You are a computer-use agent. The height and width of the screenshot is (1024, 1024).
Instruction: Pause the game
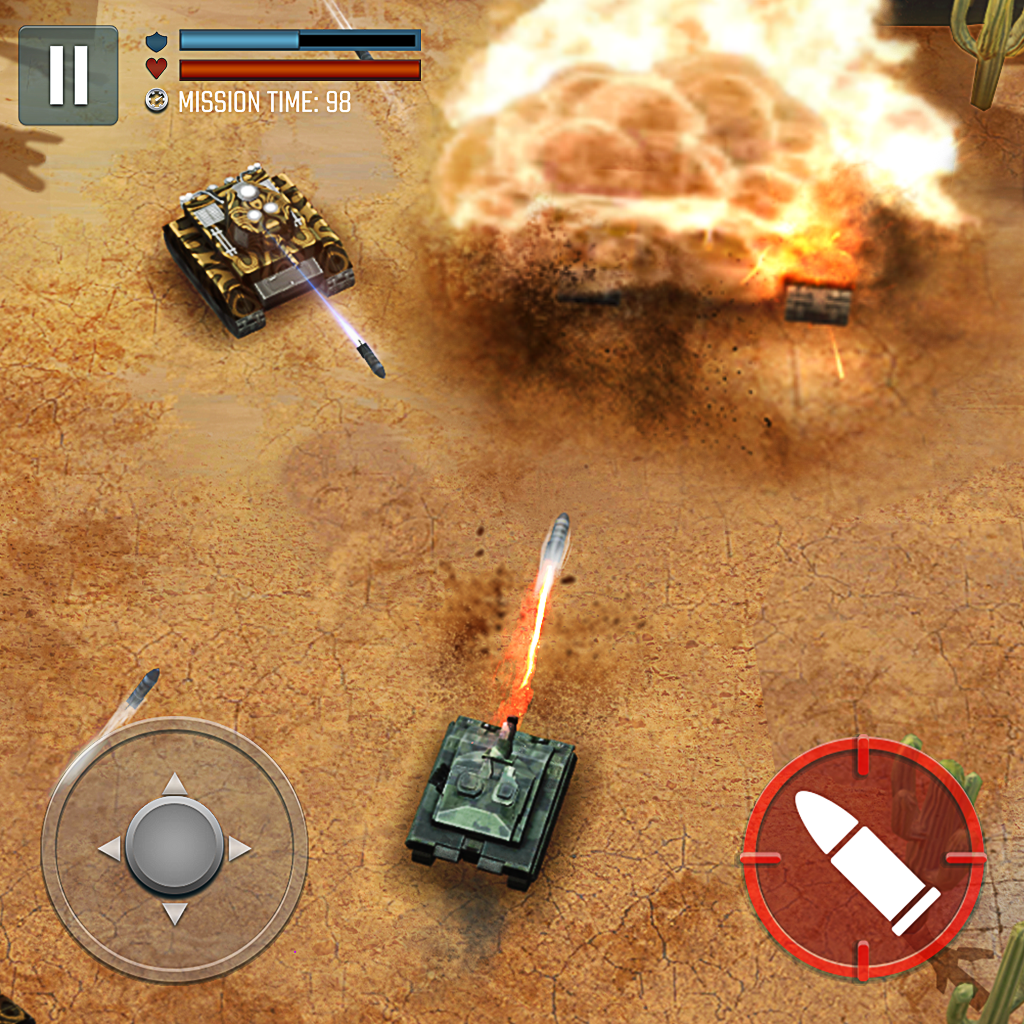point(68,75)
